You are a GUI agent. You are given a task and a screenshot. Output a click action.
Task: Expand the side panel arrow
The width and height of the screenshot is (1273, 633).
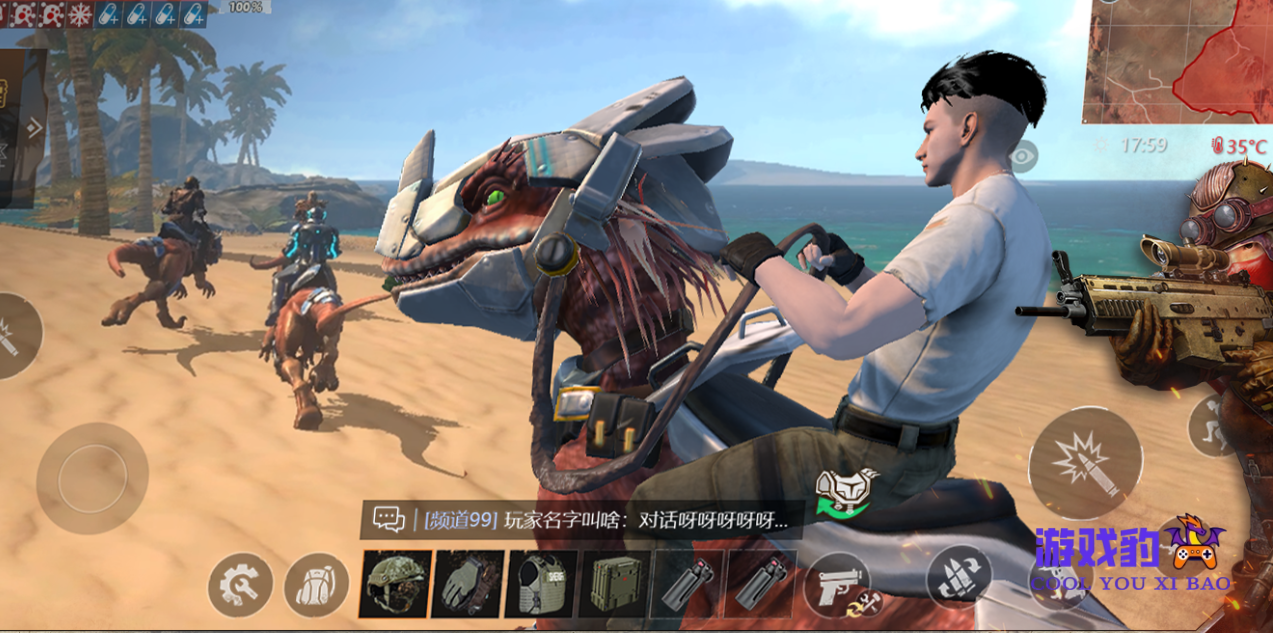35,127
